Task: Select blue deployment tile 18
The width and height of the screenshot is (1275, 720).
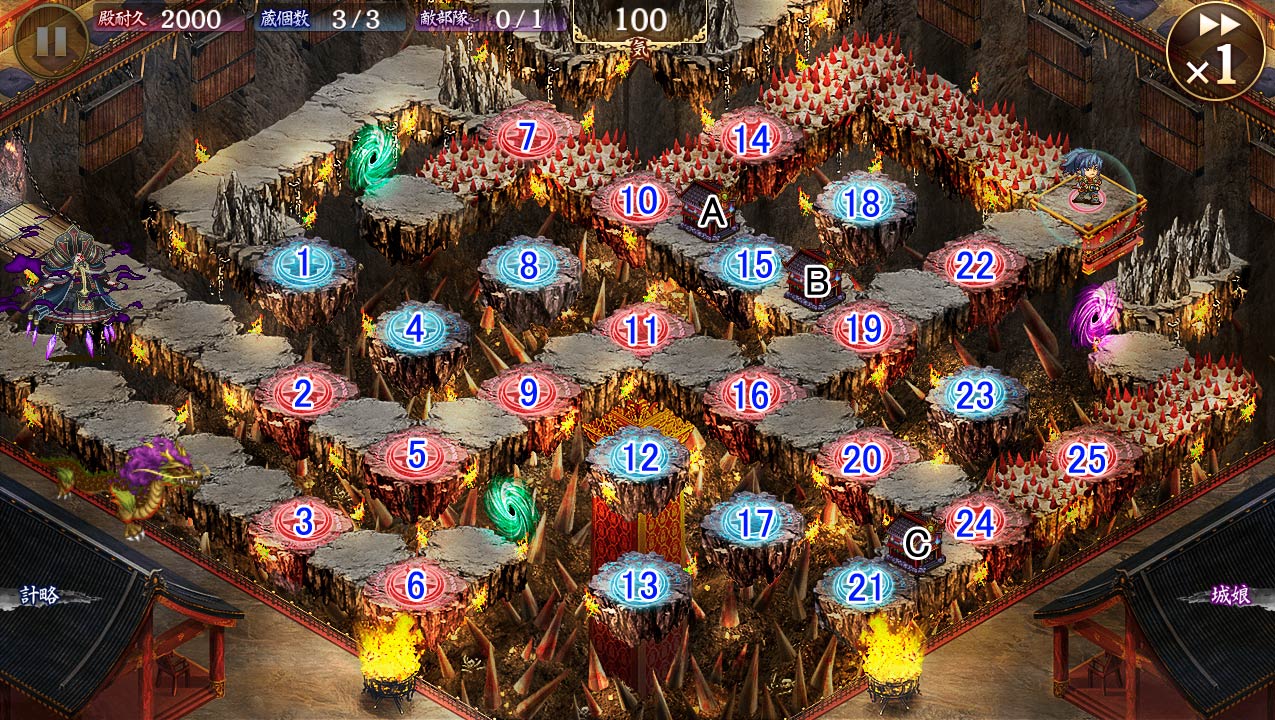Action: (x=862, y=203)
